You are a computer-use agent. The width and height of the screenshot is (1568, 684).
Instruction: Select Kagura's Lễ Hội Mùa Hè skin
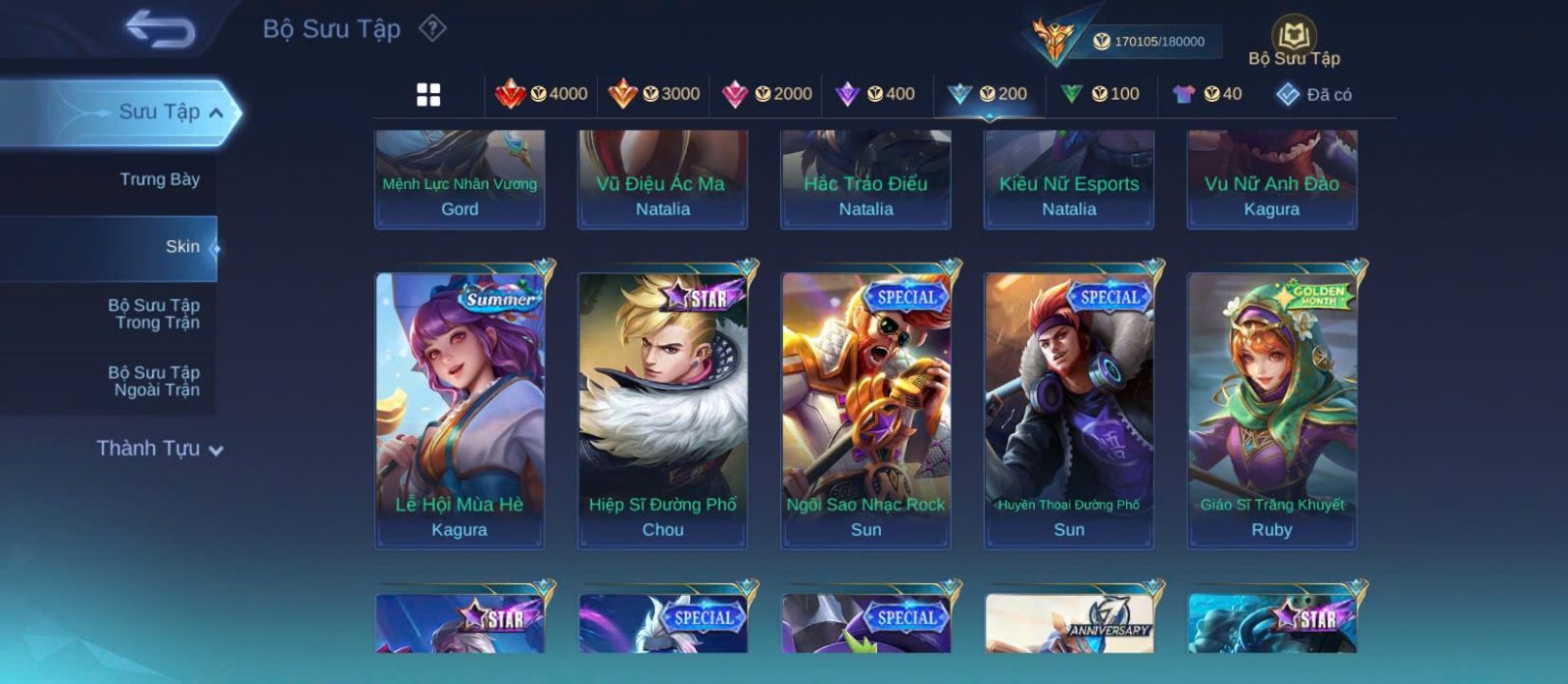pos(460,410)
